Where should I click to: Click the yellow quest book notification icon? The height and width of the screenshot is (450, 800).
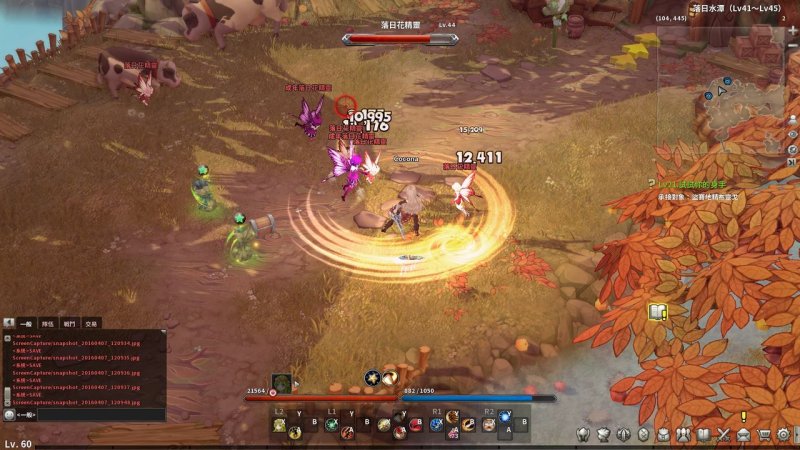(656, 312)
